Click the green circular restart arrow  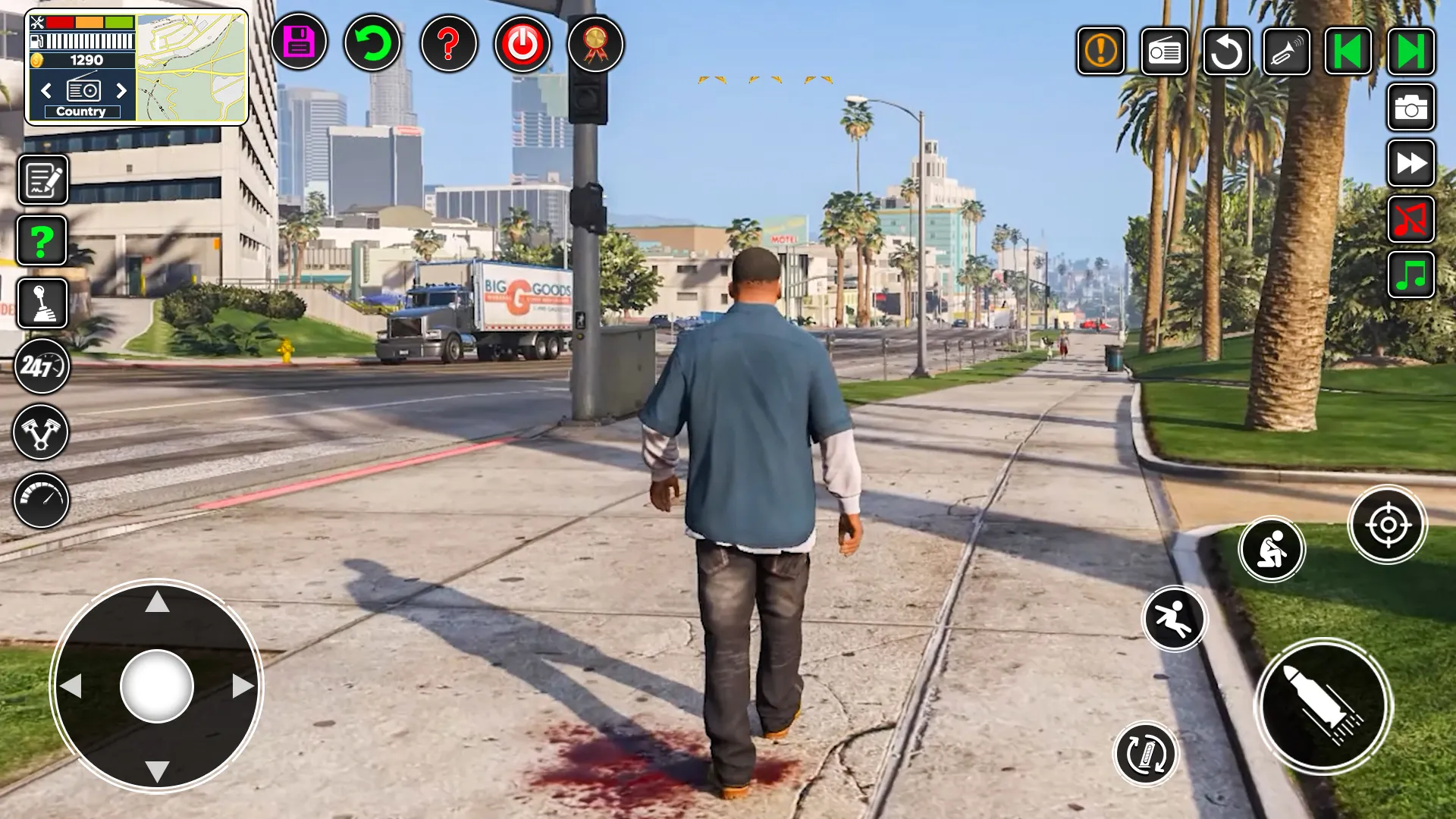372,44
